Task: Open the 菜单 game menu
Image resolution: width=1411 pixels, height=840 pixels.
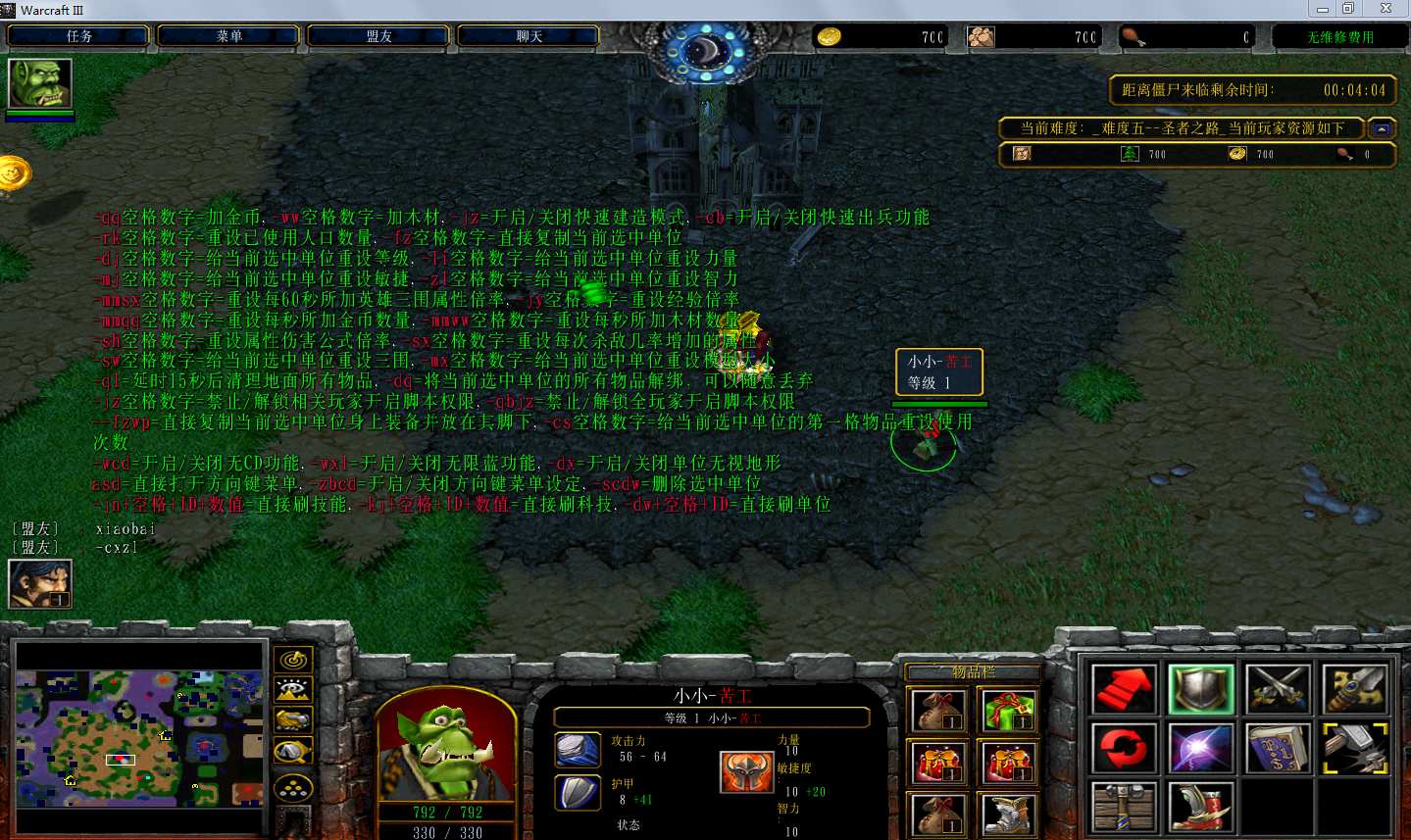Action: coord(228,36)
